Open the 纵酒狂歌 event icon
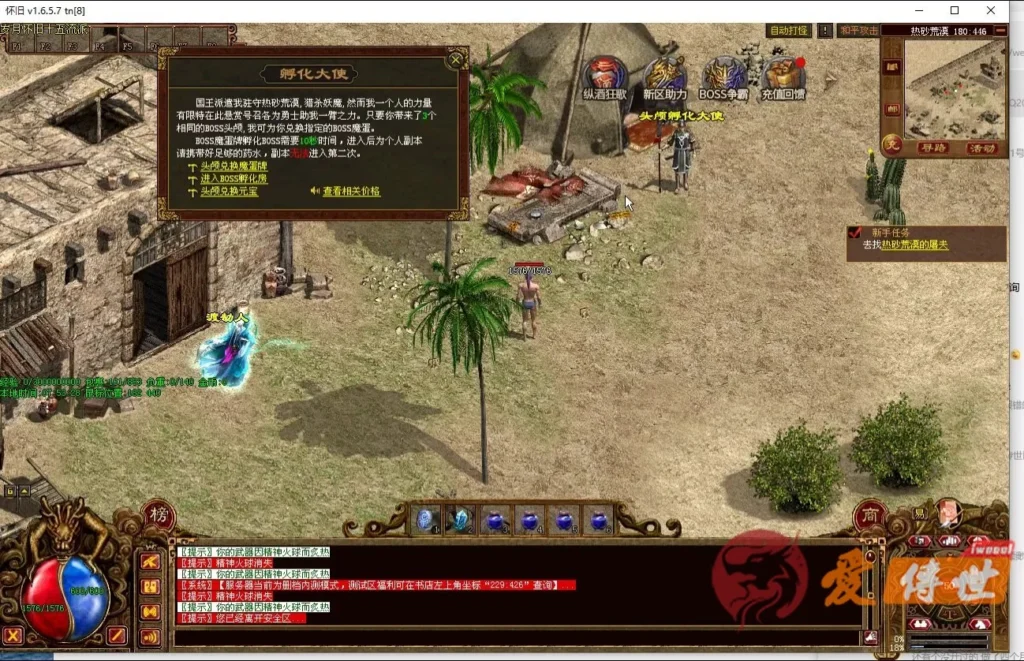 [x=605, y=76]
